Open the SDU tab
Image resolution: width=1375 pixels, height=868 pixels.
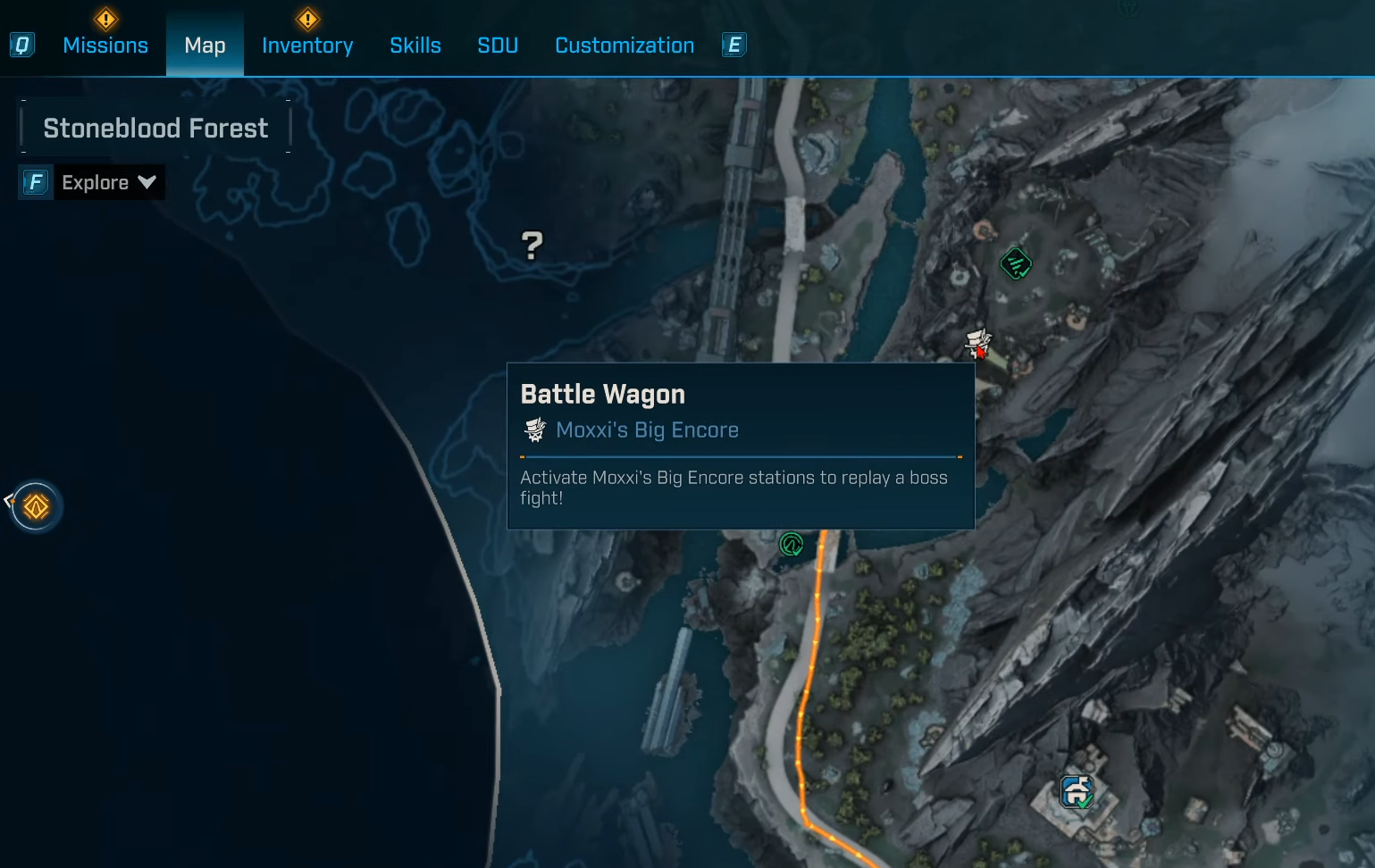pyautogui.click(x=498, y=46)
